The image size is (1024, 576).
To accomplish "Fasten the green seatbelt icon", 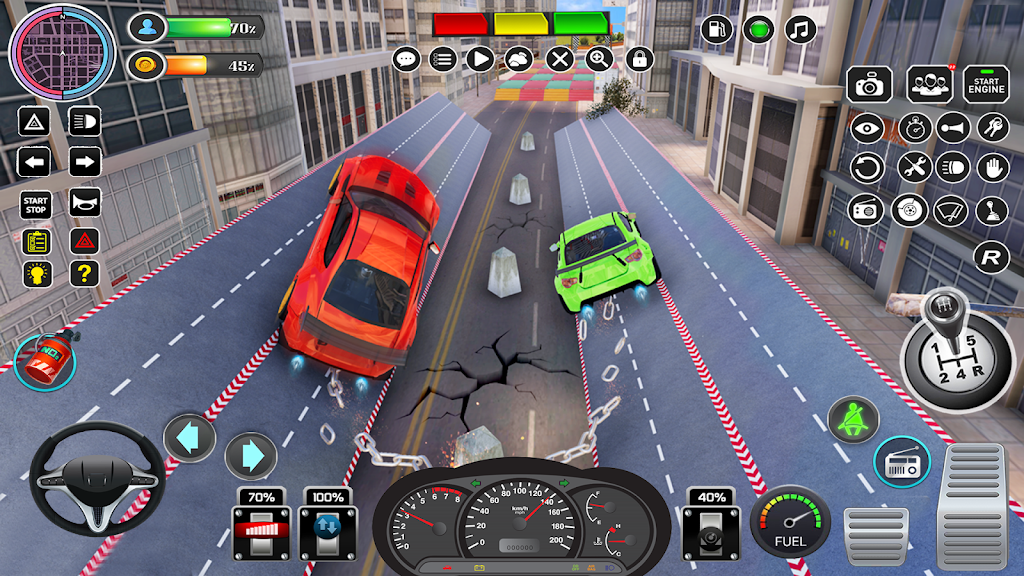I will (x=854, y=420).
